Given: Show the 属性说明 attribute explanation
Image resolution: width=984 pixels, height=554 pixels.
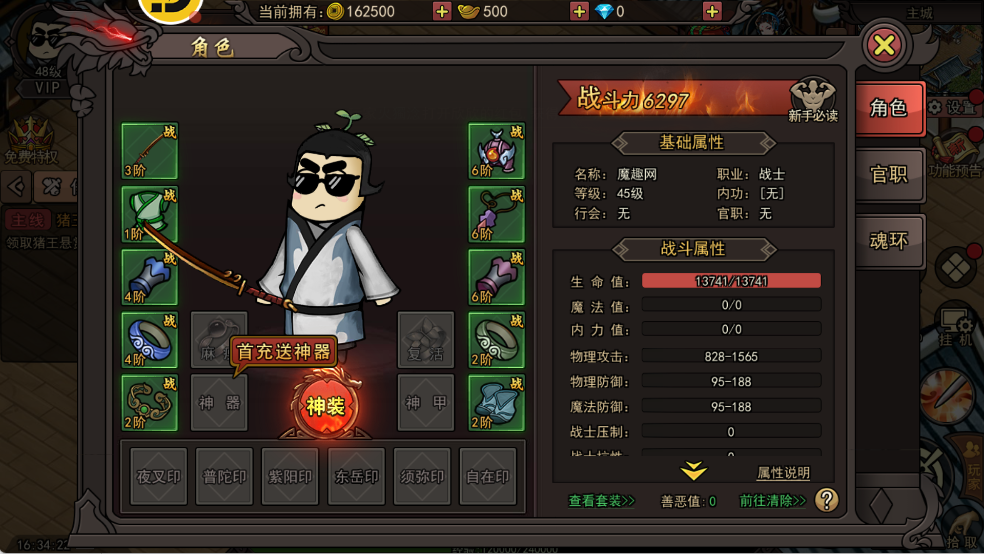Looking at the screenshot, I should [783, 473].
